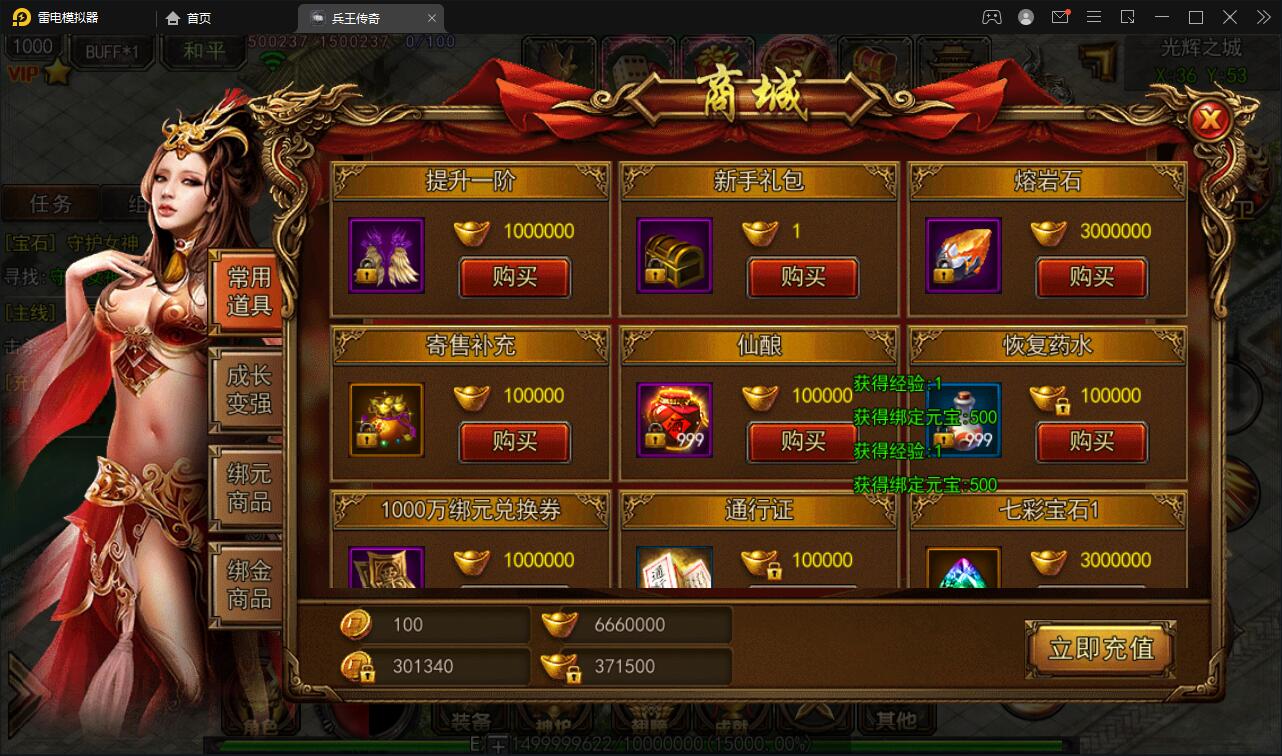1282x756 pixels.
Task: Open the emulator hamburger menu
Action: (1093, 17)
